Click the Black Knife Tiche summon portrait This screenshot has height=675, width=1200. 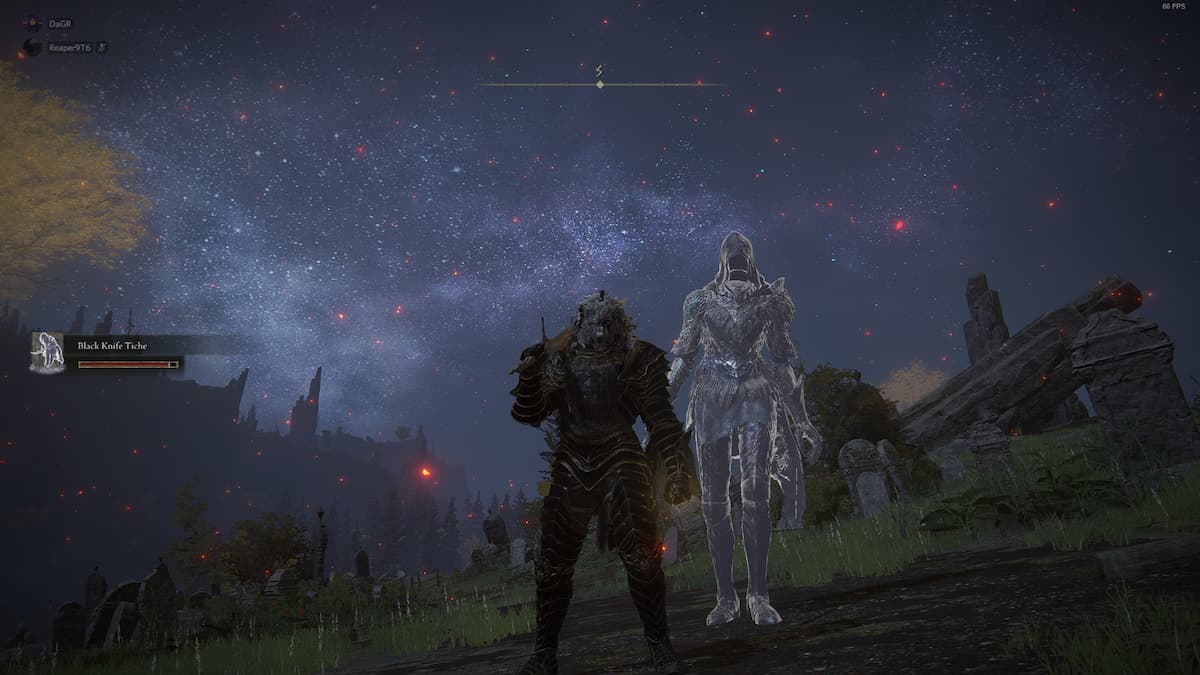click(x=47, y=353)
